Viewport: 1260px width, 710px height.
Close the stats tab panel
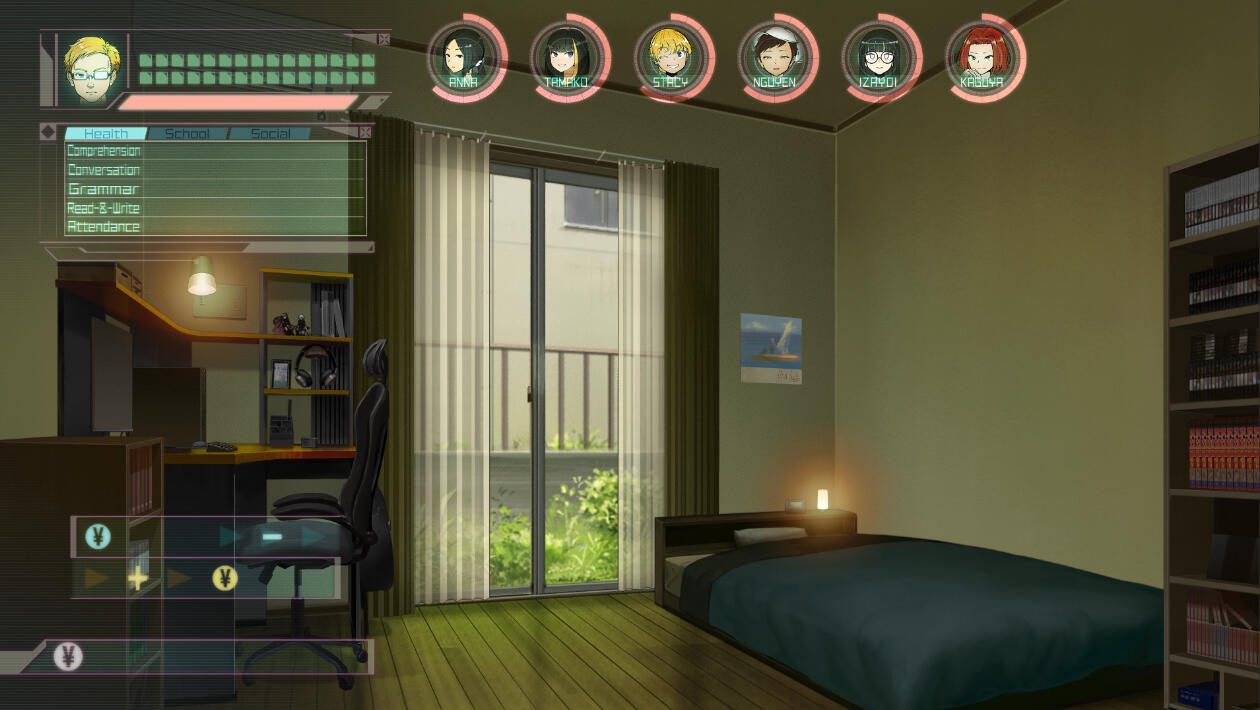365,132
